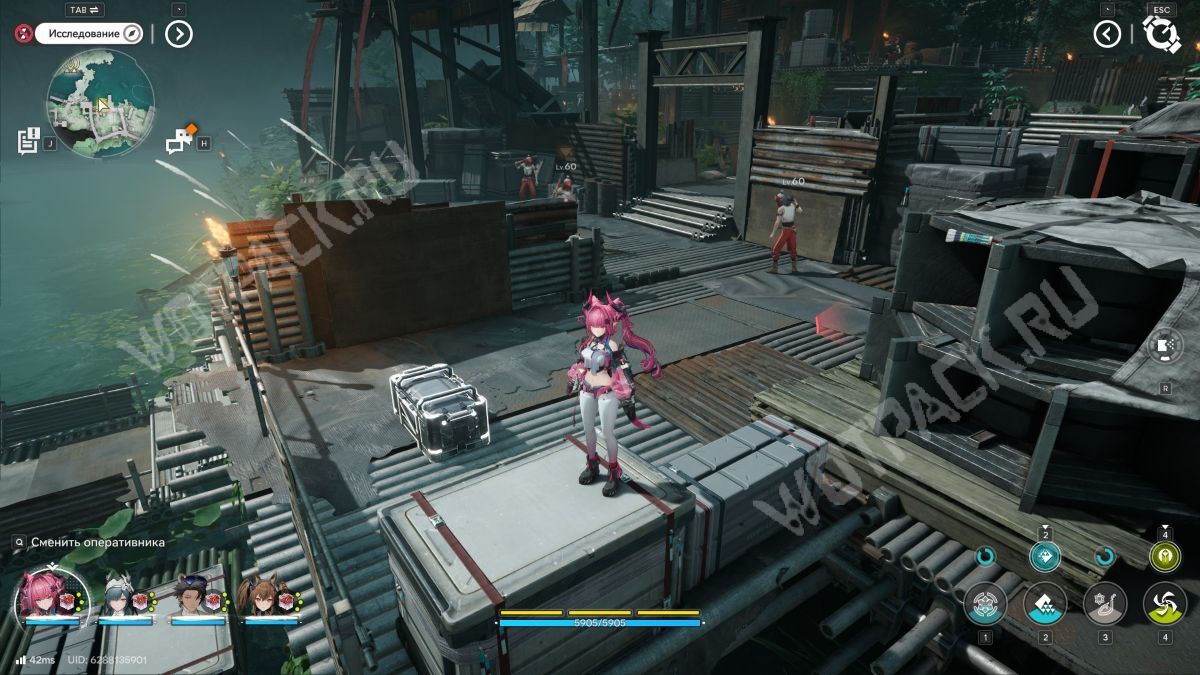The image size is (1200, 675).
Task: Switch to the teal-haired operator with white headpiece
Action: (x=123, y=598)
